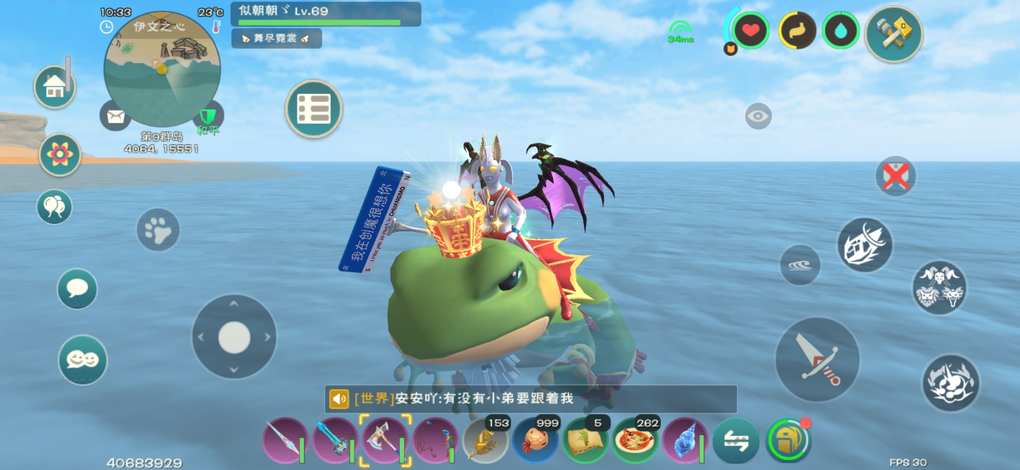Select the pizza food slot
The height and width of the screenshot is (470, 1020).
point(634,440)
